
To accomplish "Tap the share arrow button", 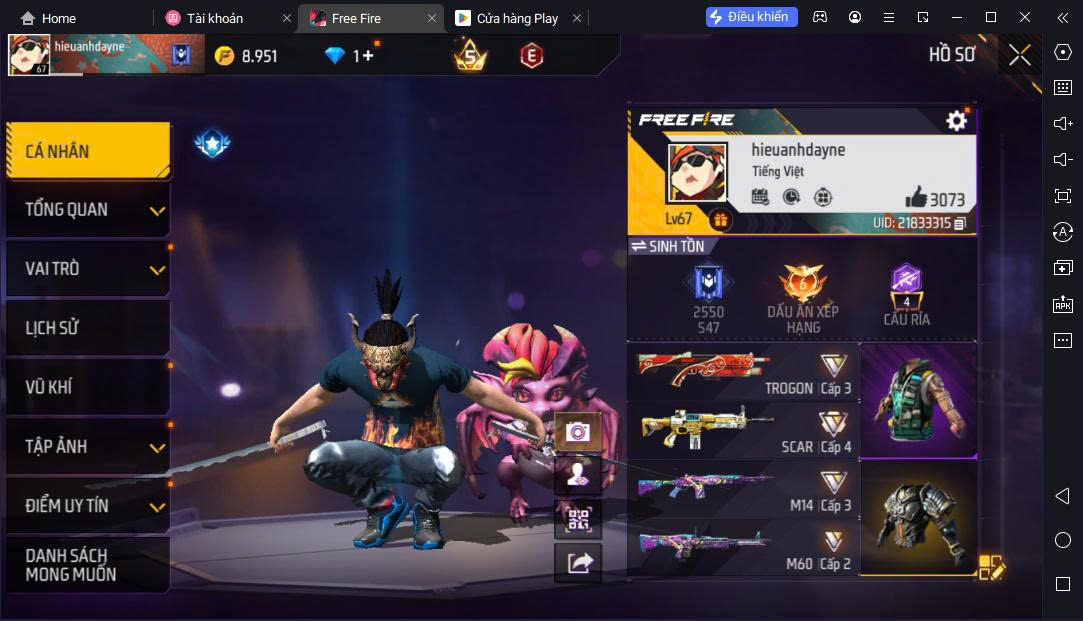I will (x=578, y=563).
